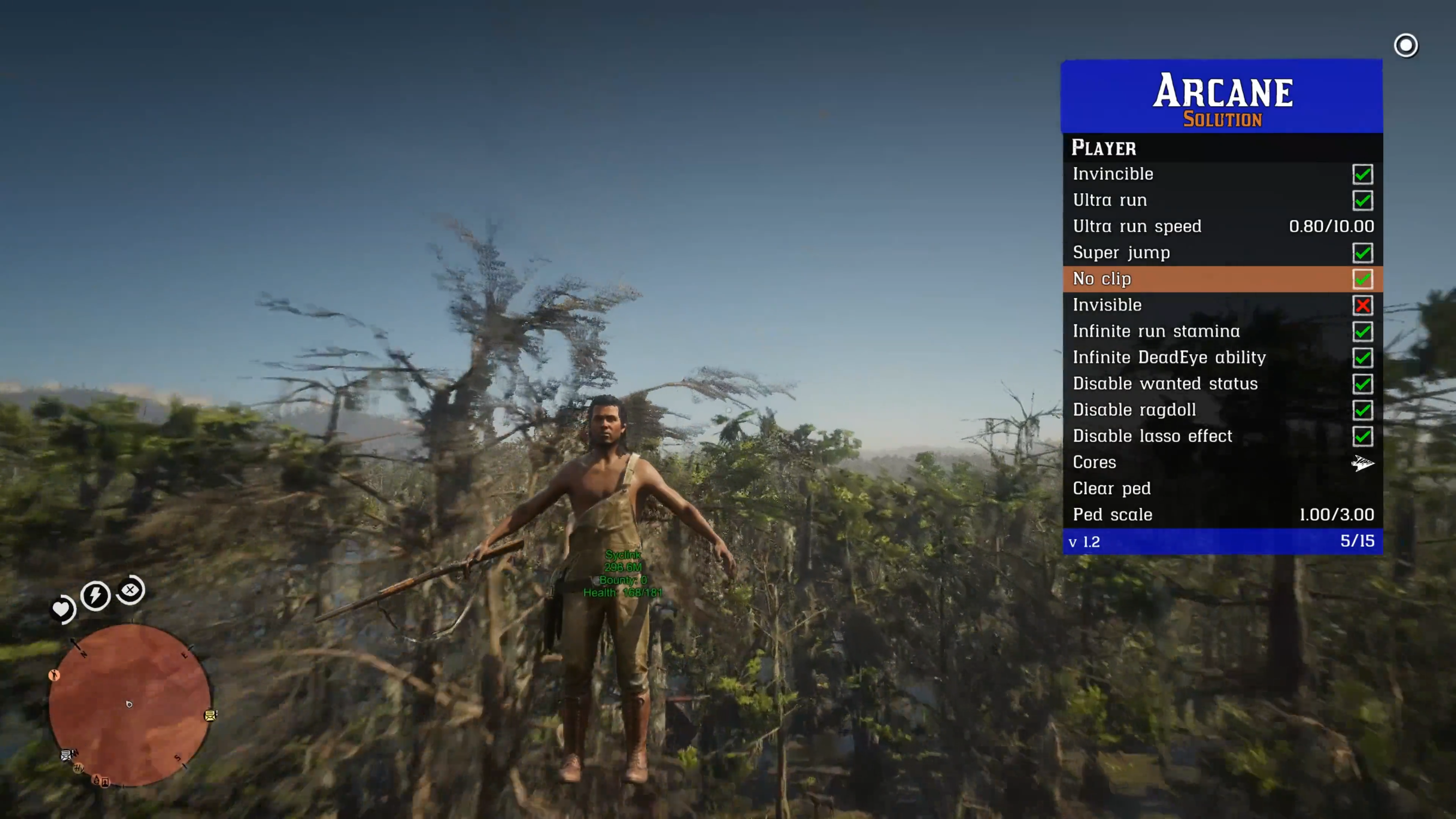The width and height of the screenshot is (1456, 819).
Task: Switch off Infinite DeadEye ability
Action: (1362, 358)
